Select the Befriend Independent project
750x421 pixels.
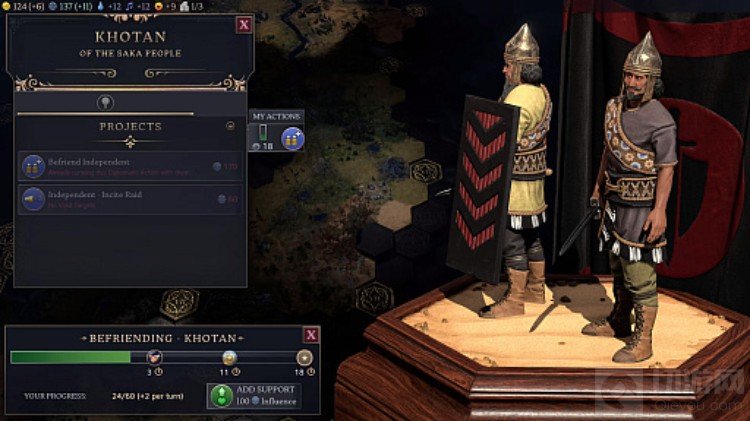[x=130, y=166]
